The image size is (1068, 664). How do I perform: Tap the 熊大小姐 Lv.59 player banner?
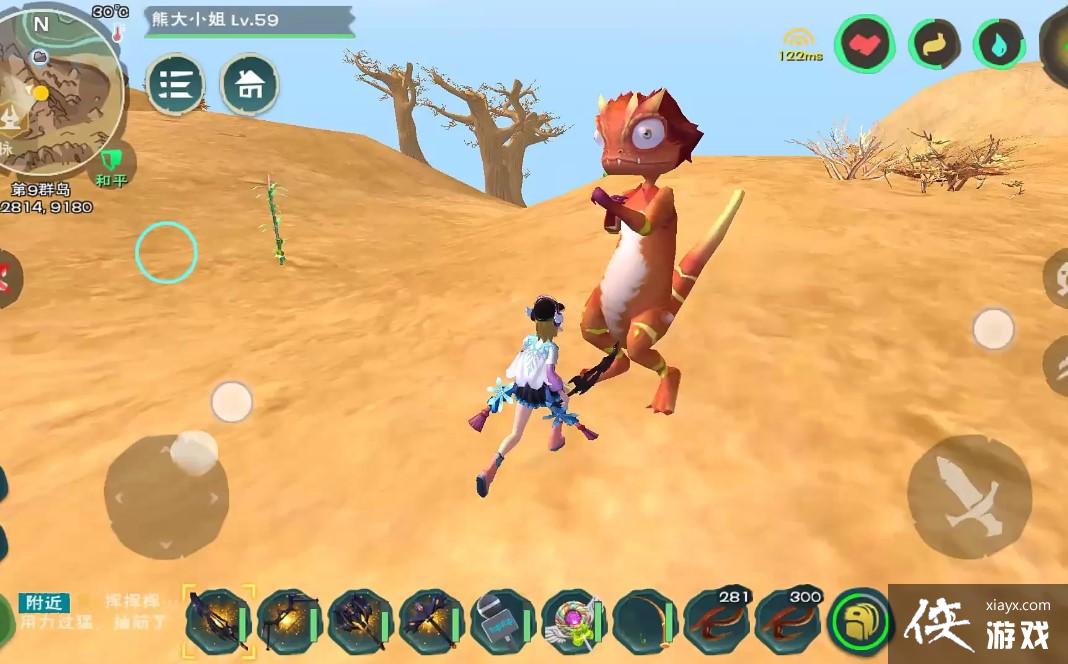click(x=248, y=21)
